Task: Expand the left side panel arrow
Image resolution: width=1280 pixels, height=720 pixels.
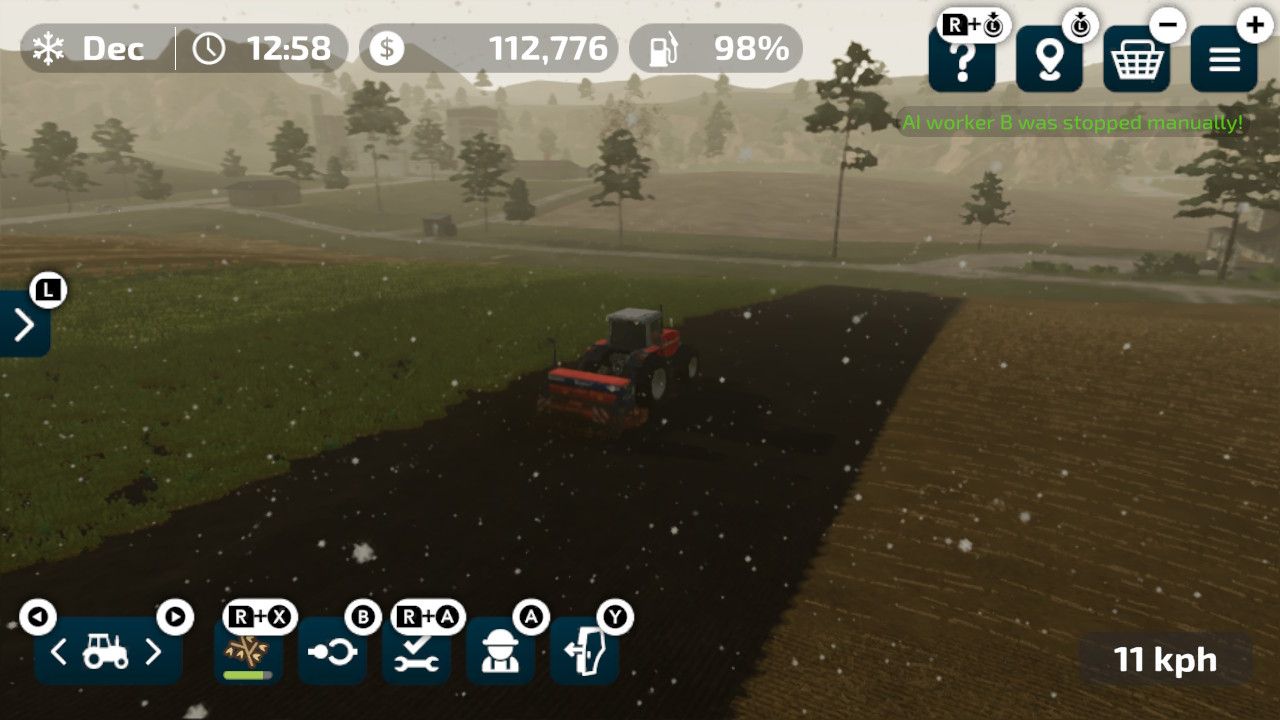Action: click(x=24, y=324)
